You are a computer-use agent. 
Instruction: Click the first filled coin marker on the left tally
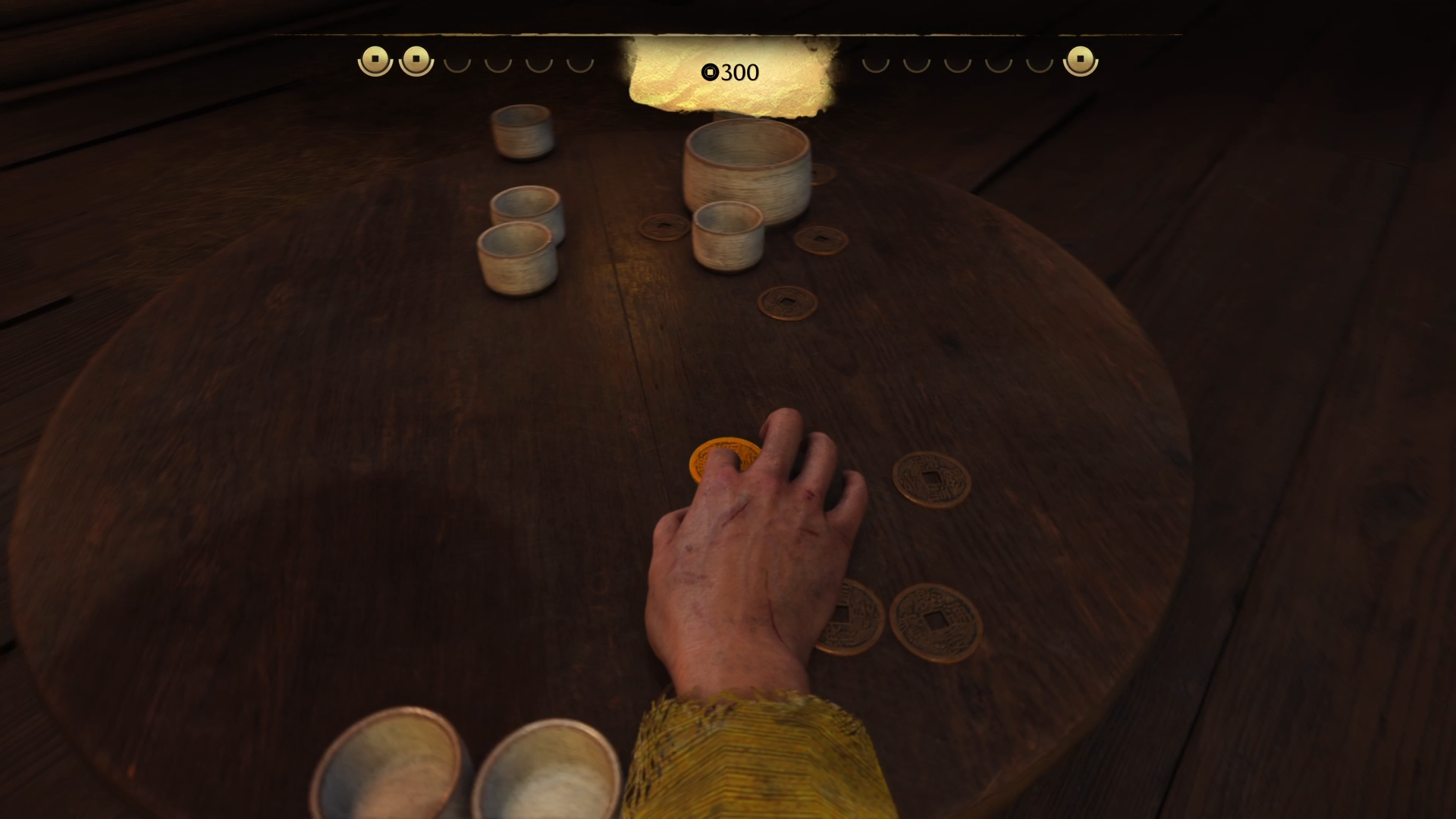375,58
